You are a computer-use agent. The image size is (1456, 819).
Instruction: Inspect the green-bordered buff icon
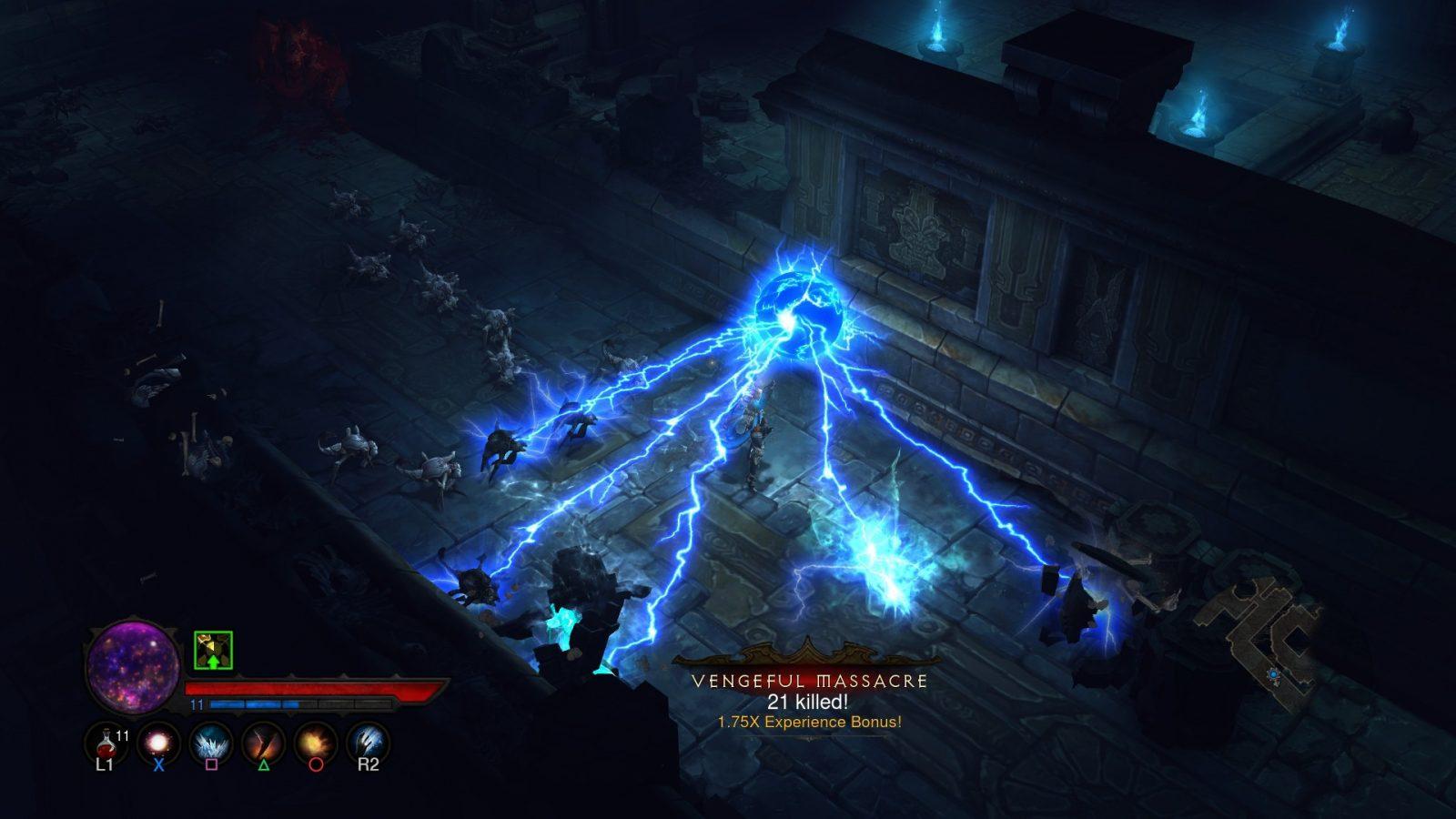[213, 651]
